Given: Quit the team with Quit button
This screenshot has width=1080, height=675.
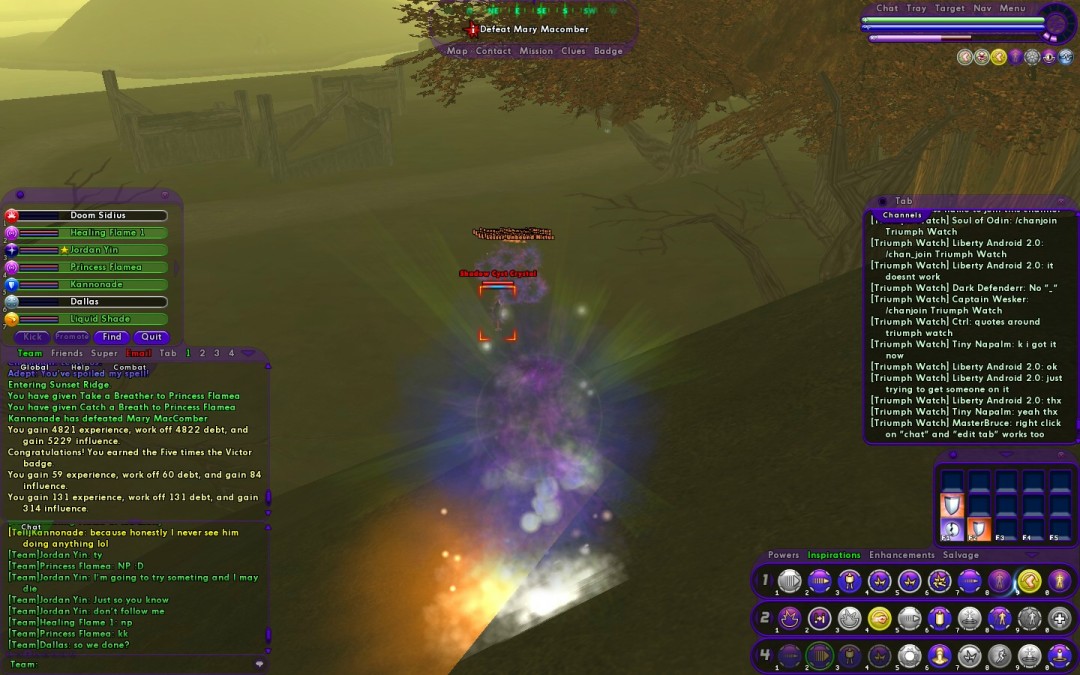Looking at the screenshot, I should point(151,337).
